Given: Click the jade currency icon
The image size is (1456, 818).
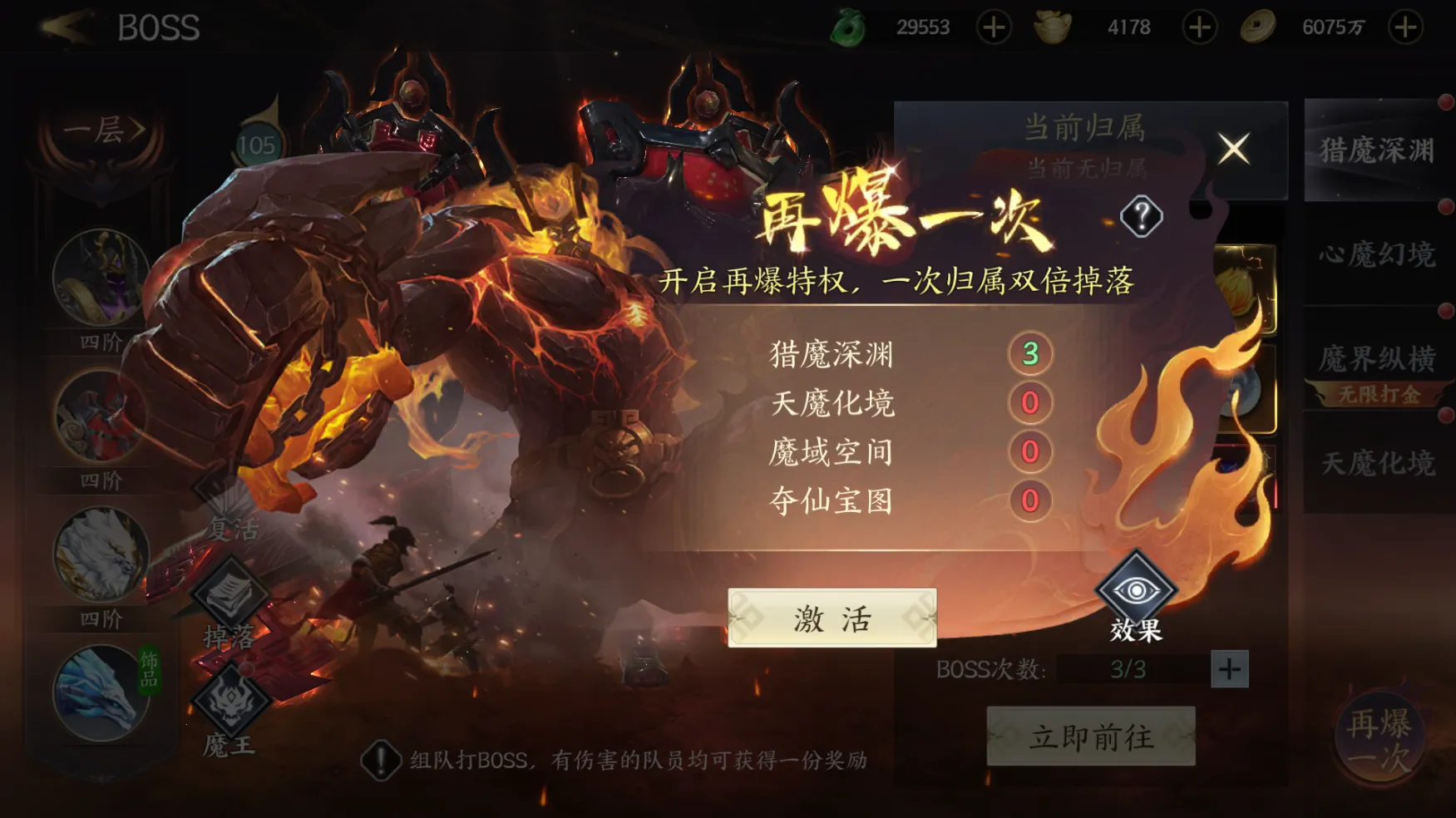Looking at the screenshot, I should (847, 26).
